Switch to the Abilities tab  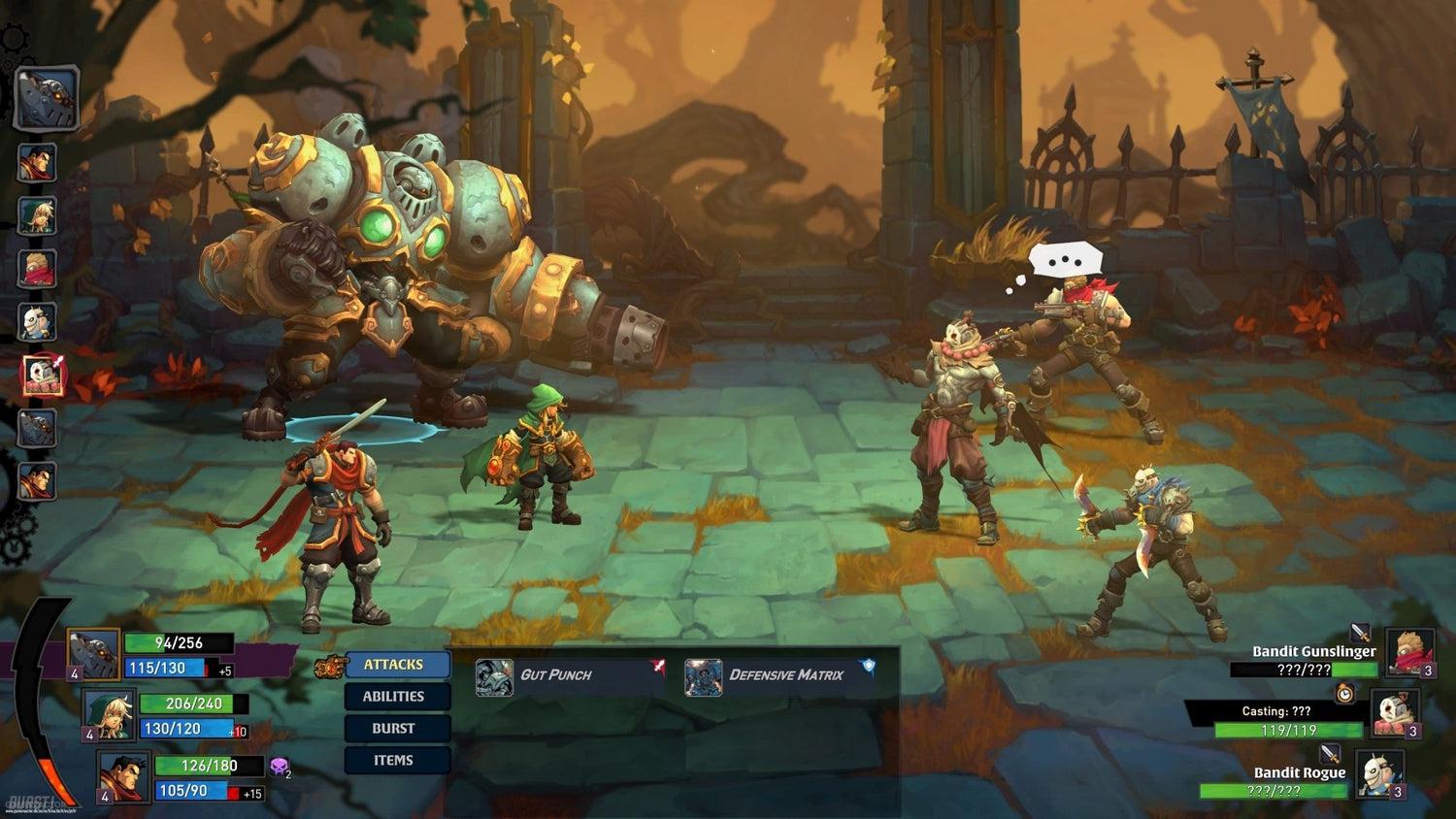point(397,696)
